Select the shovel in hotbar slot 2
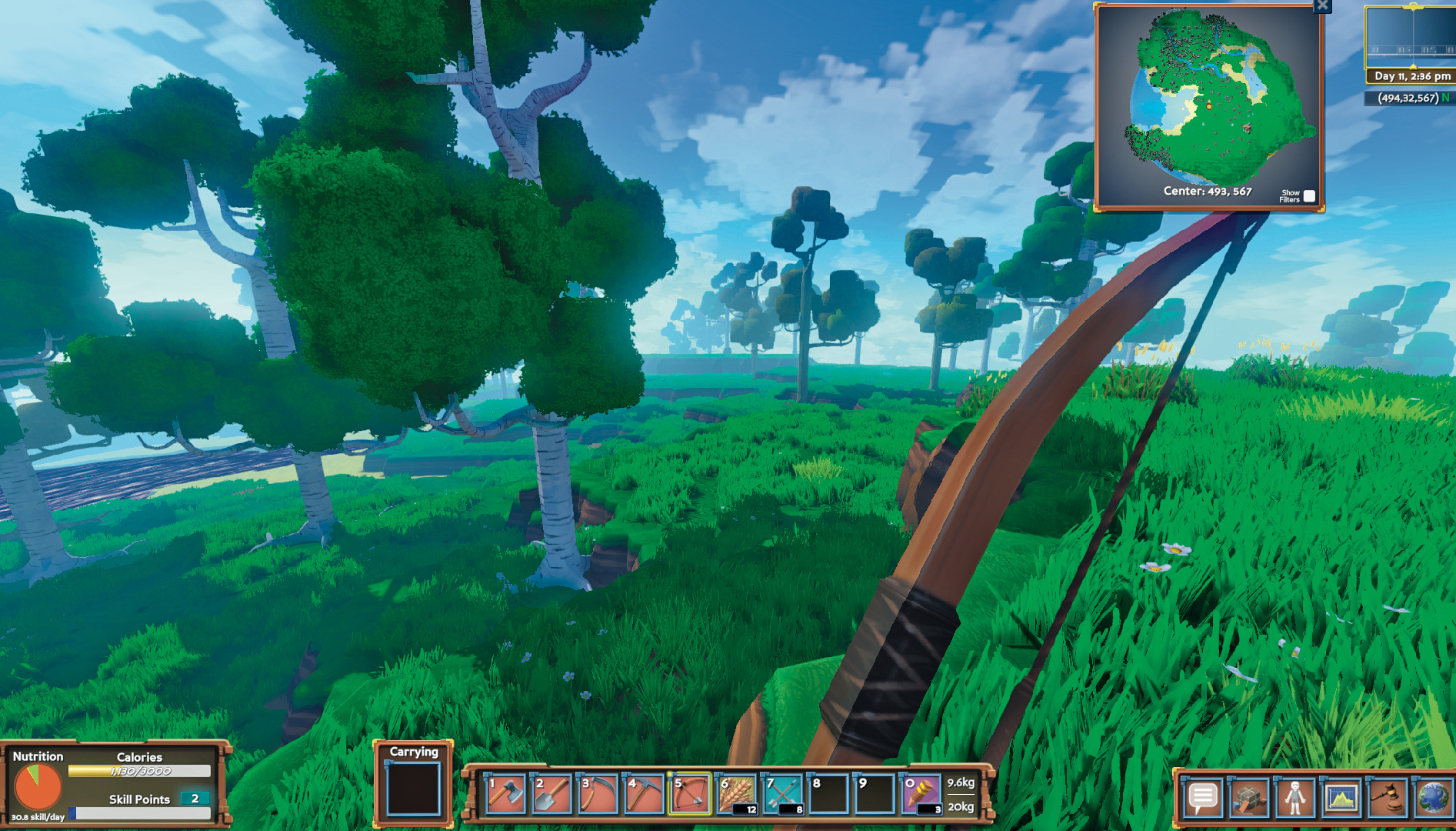Screen dimensions: 1456x831 pyautogui.click(x=551, y=794)
